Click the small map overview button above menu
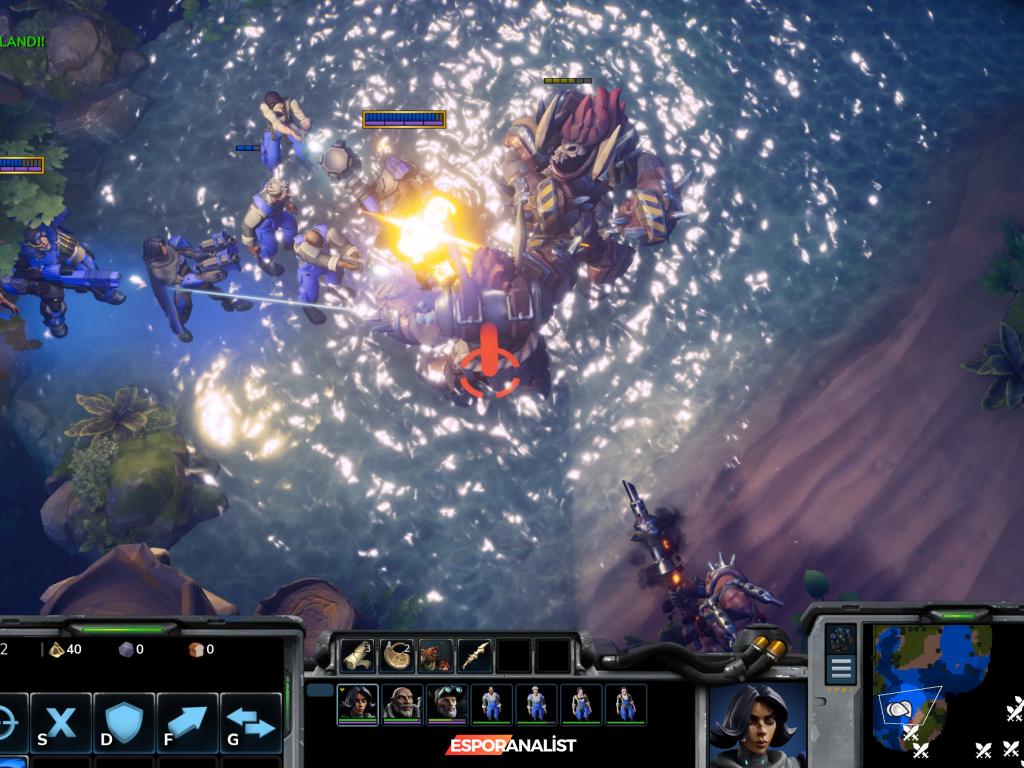The width and height of the screenshot is (1024, 768). click(841, 638)
